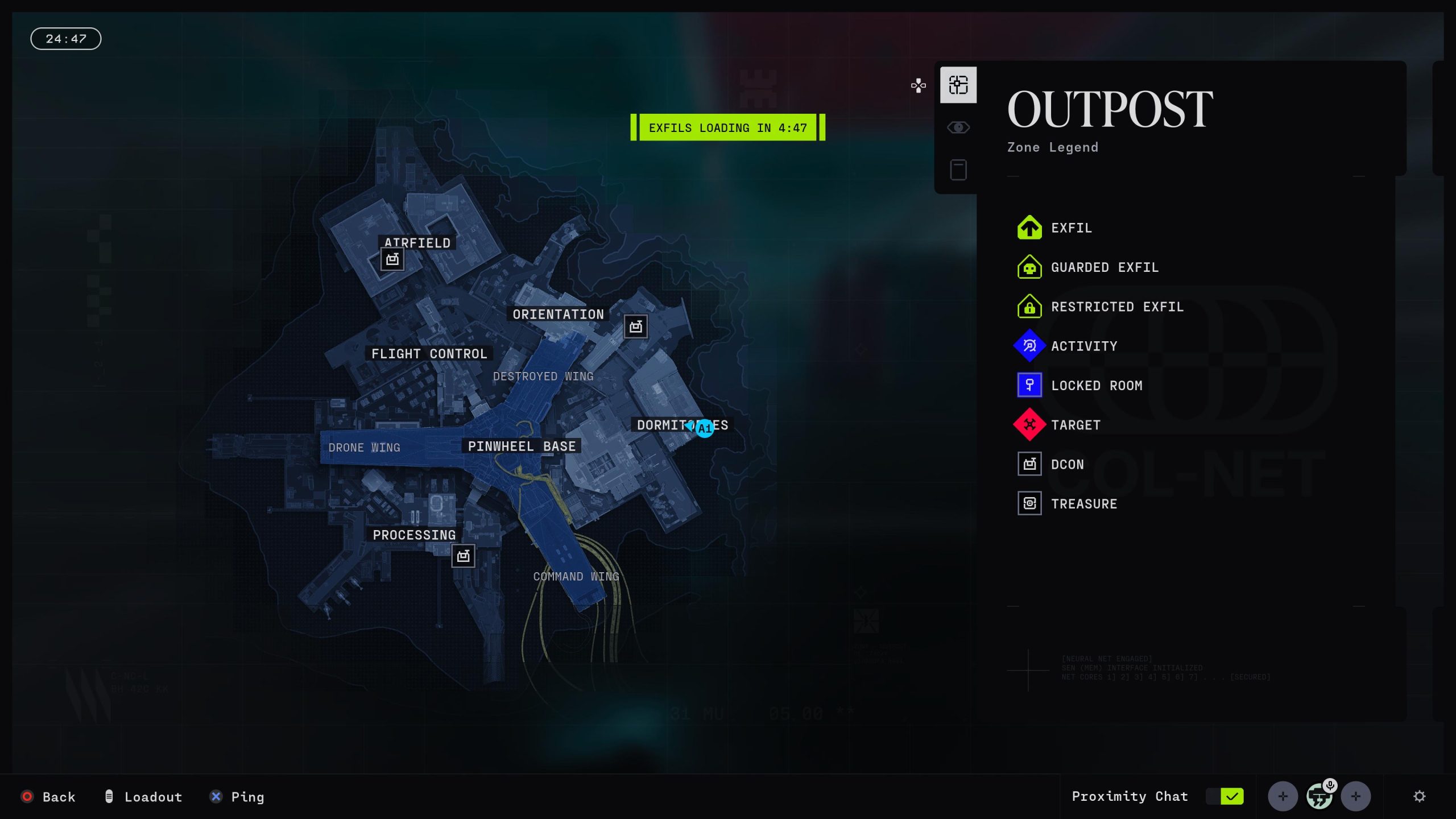The height and width of the screenshot is (819, 1456).
Task: Click the DCON icon near Airfield
Action: (x=391, y=259)
